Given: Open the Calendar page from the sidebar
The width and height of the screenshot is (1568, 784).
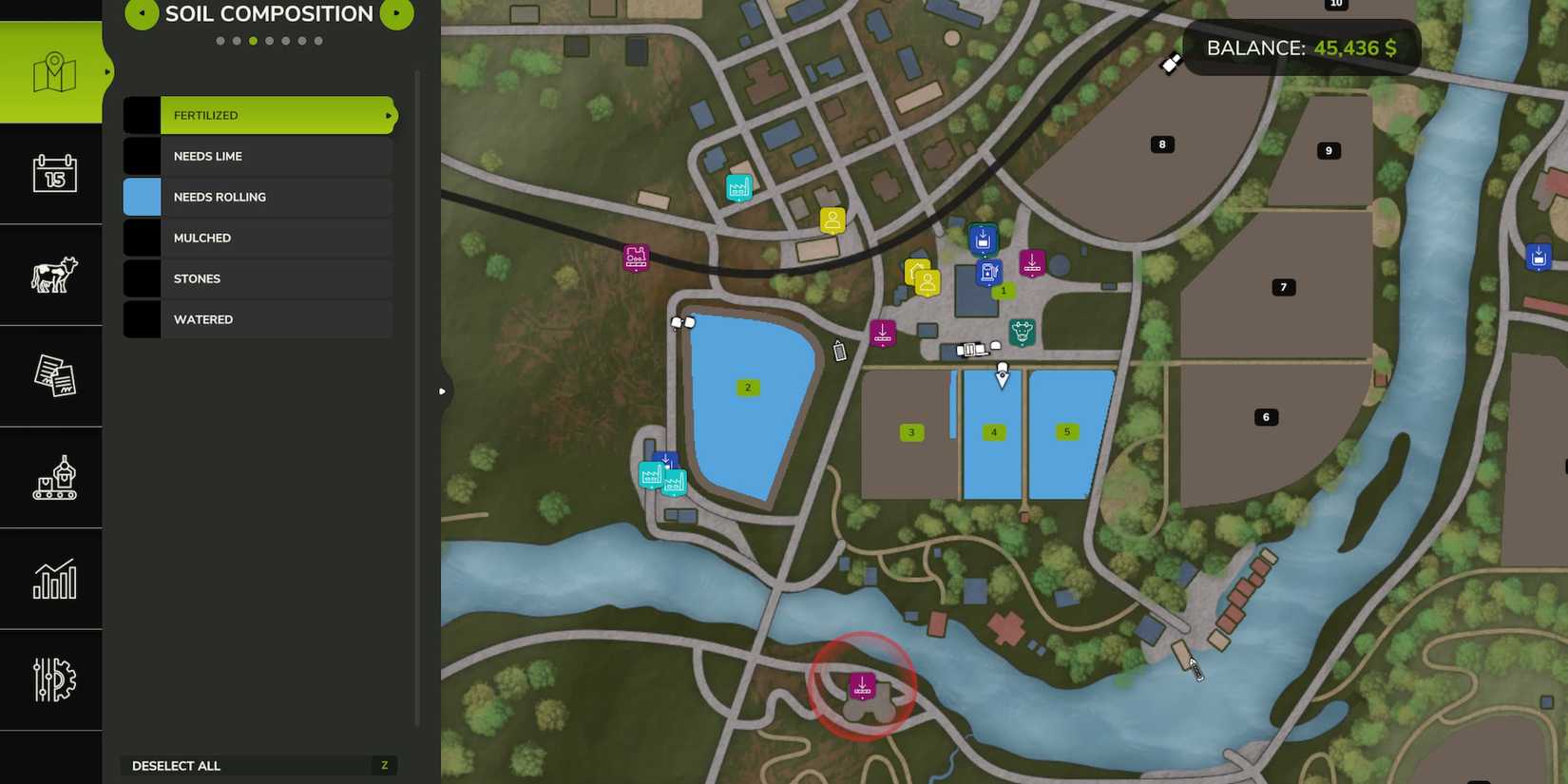Looking at the screenshot, I should click(51, 175).
